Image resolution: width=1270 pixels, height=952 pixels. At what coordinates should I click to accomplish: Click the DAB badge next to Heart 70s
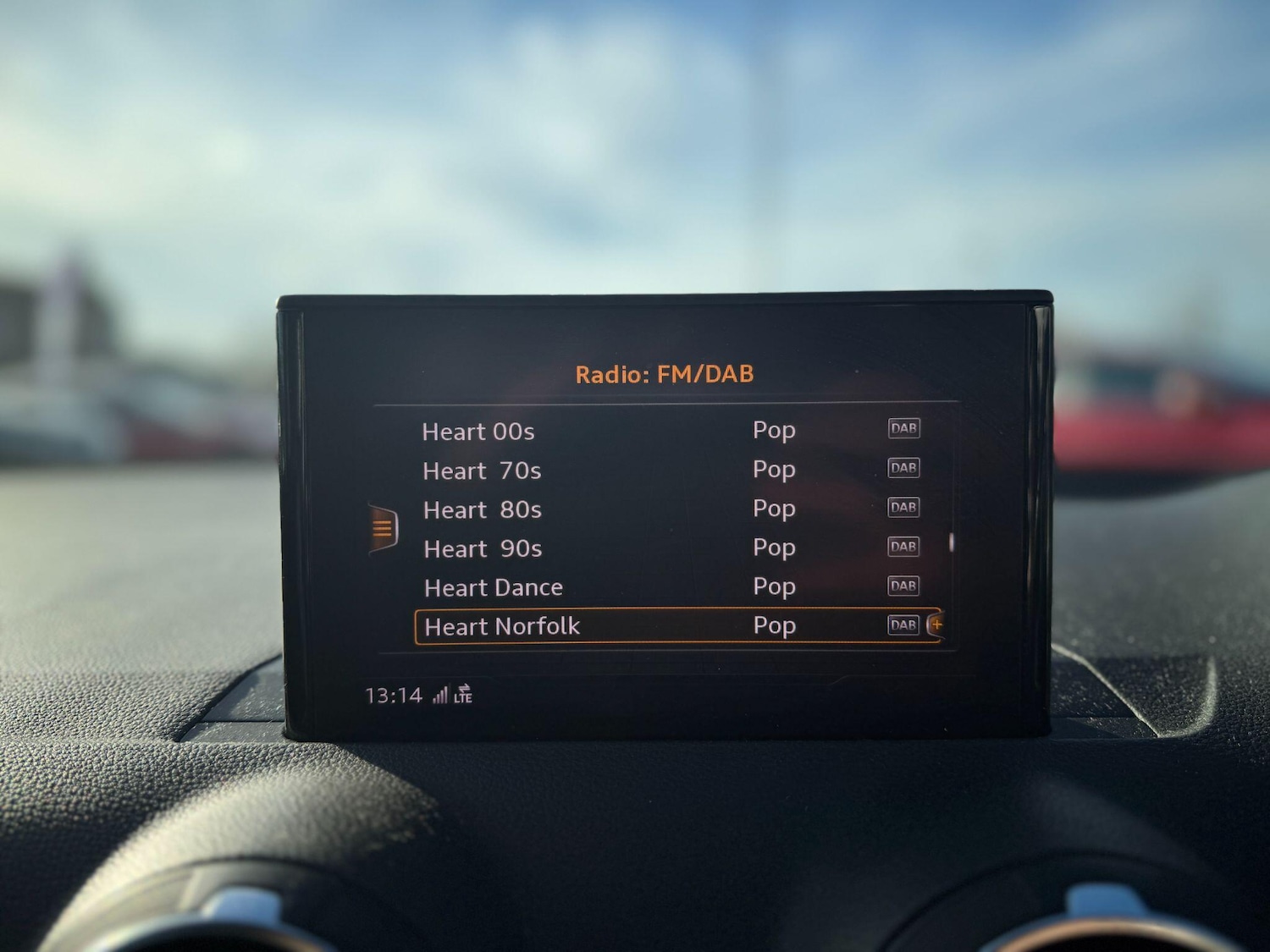pos(903,468)
